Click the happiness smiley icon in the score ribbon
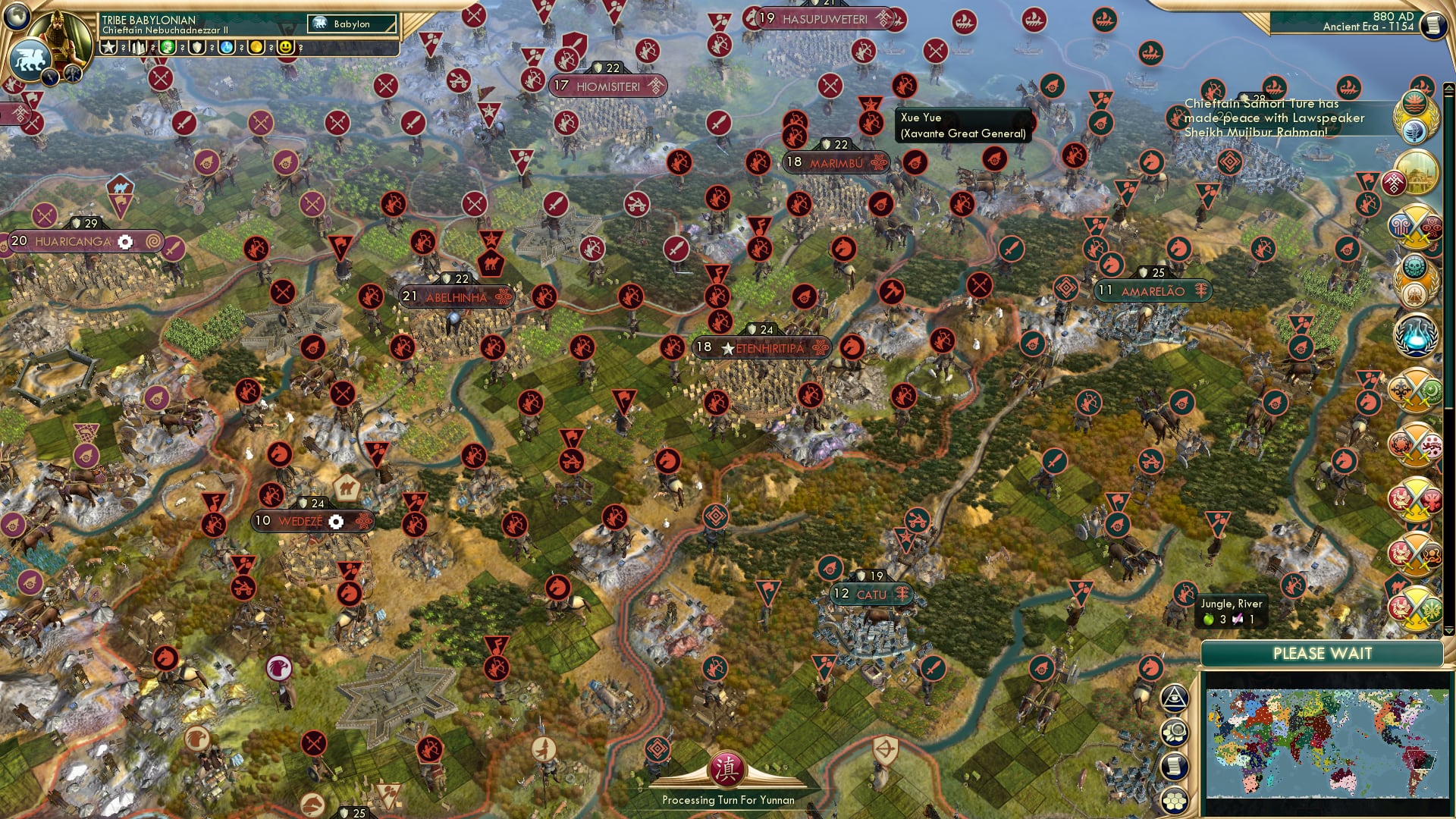Viewport: 1456px width, 819px height. [x=284, y=47]
